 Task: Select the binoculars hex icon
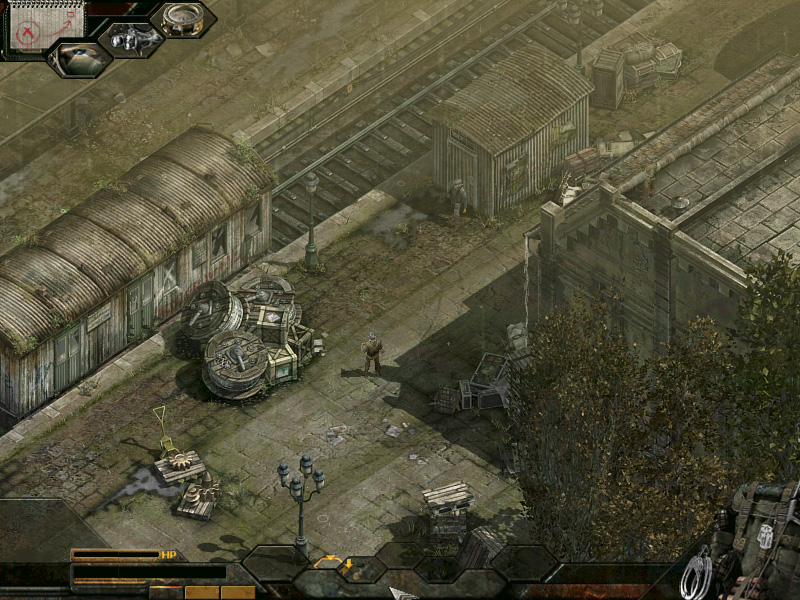click(x=131, y=40)
